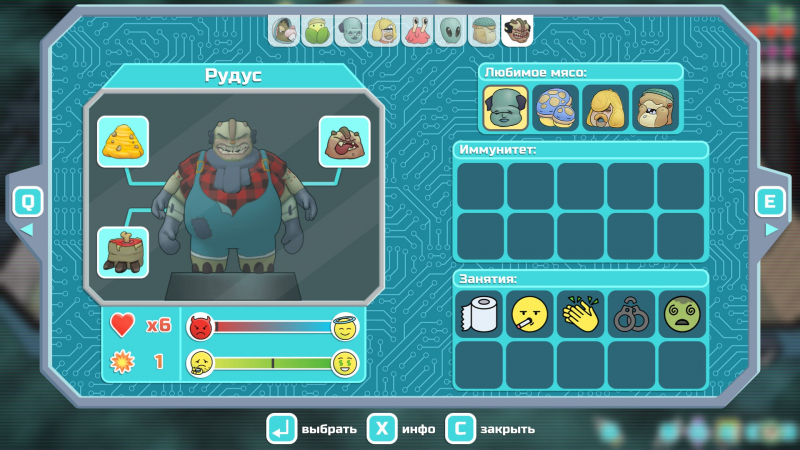Choose the clapping hands activity icon
The width and height of the screenshot is (800, 450).
pyautogui.click(x=581, y=314)
